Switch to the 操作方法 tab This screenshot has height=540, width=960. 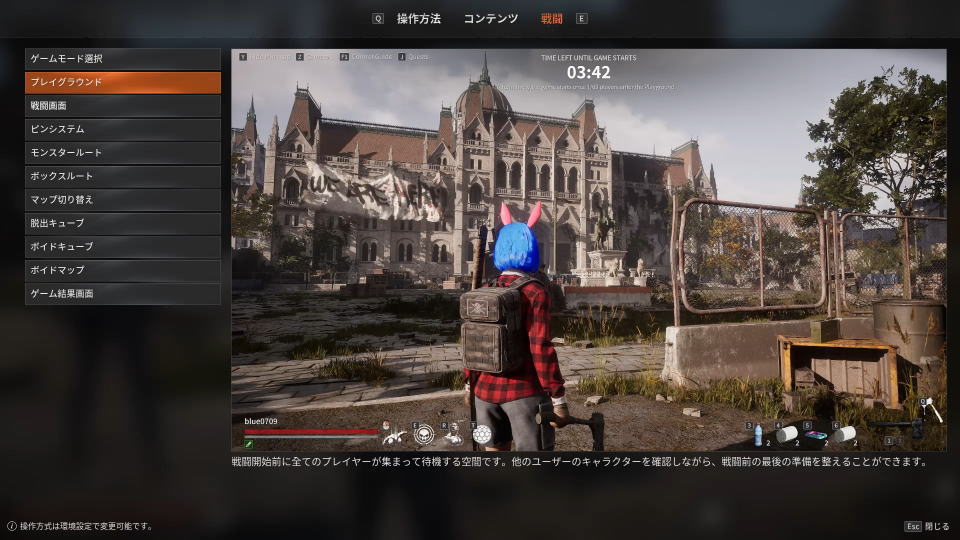click(418, 18)
